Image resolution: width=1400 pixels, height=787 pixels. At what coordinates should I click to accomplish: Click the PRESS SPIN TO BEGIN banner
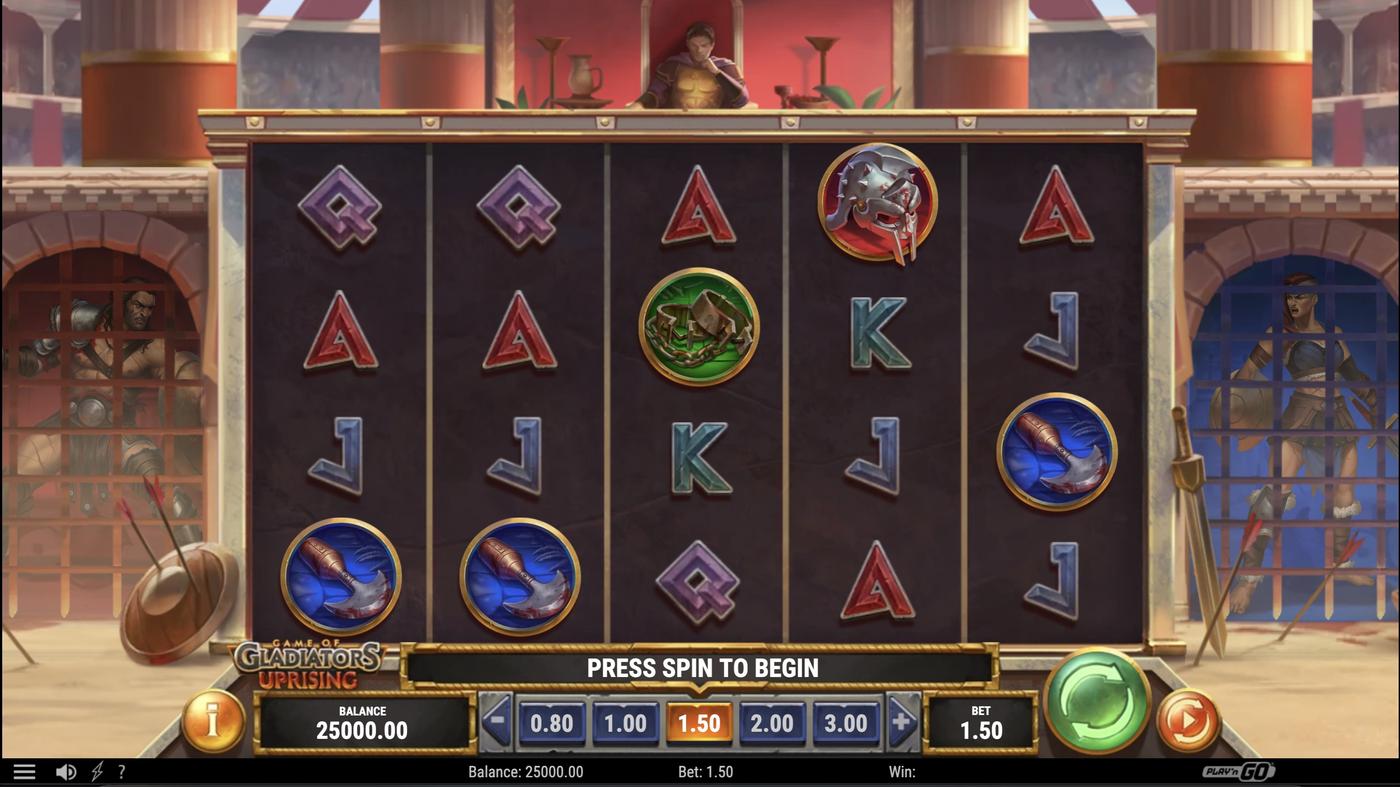(x=699, y=667)
